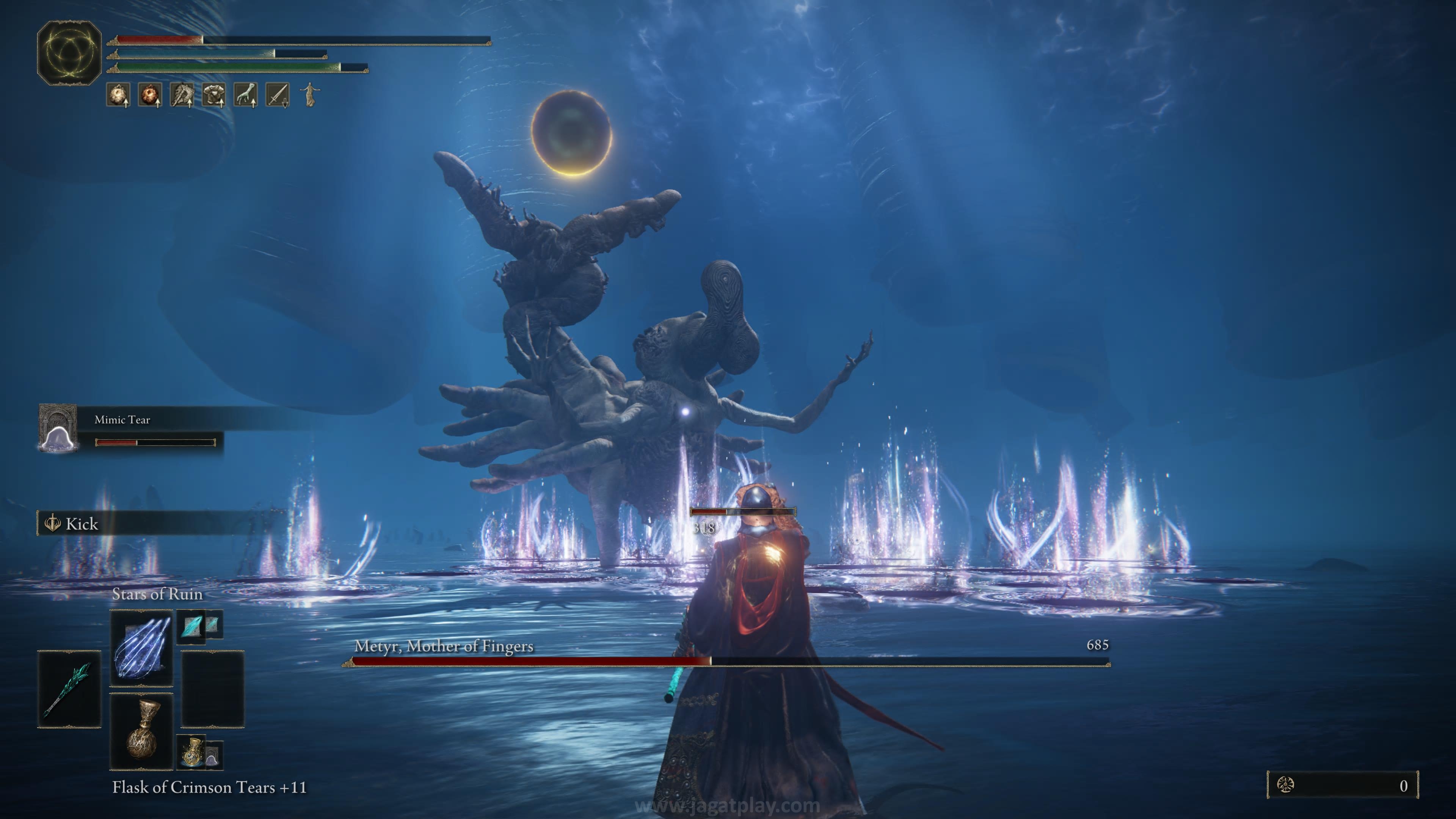Inspect the robed figure status icon
Viewport: 1456px width, 819px height.
pyautogui.click(x=309, y=94)
